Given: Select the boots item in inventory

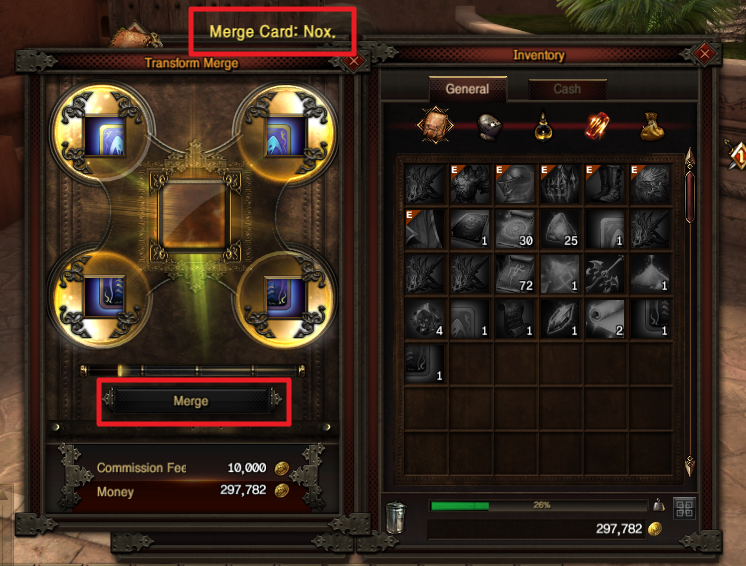Looking at the screenshot, I should (x=606, y=184).
